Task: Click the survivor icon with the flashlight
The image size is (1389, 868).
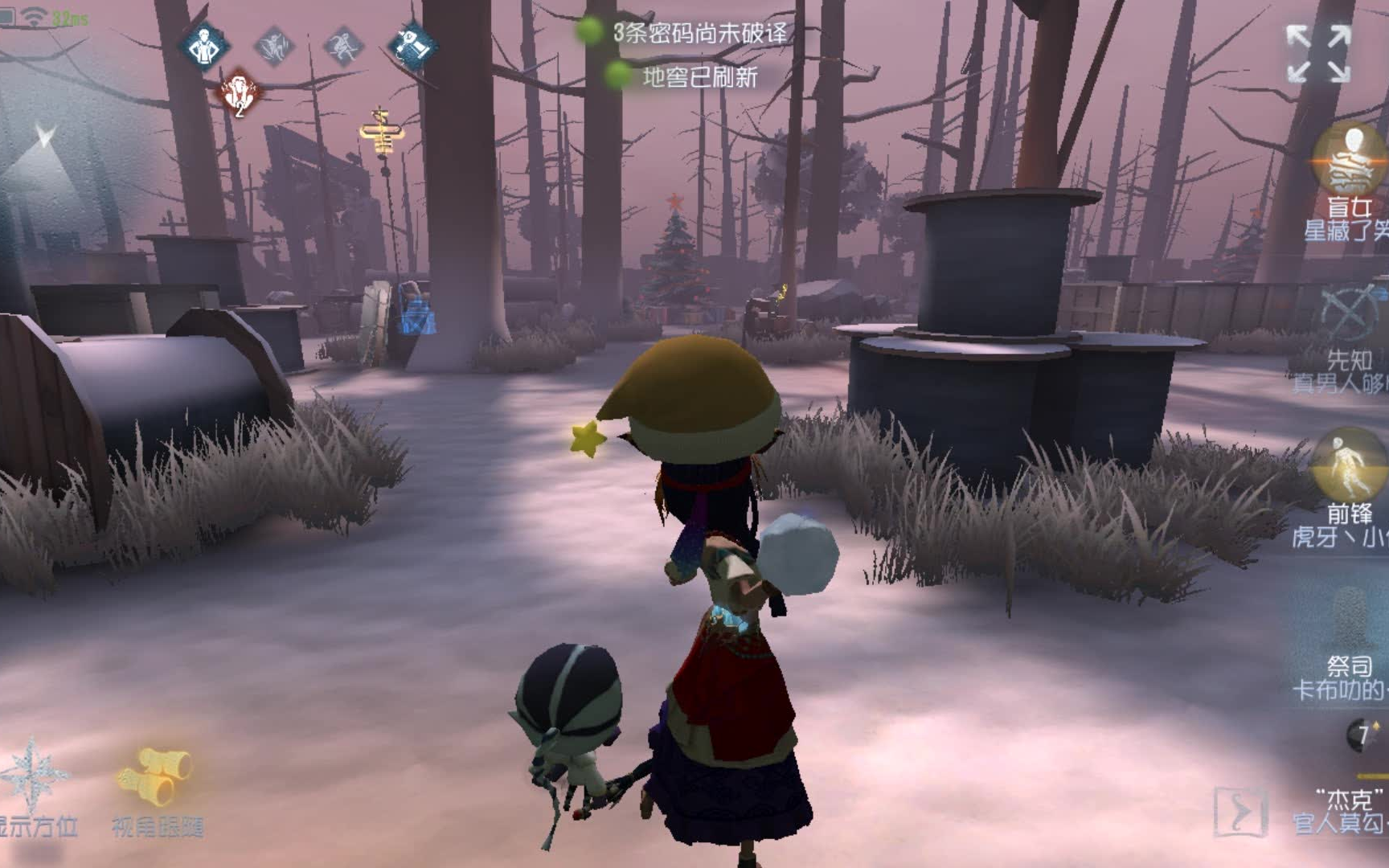Action: coord(412,46)
